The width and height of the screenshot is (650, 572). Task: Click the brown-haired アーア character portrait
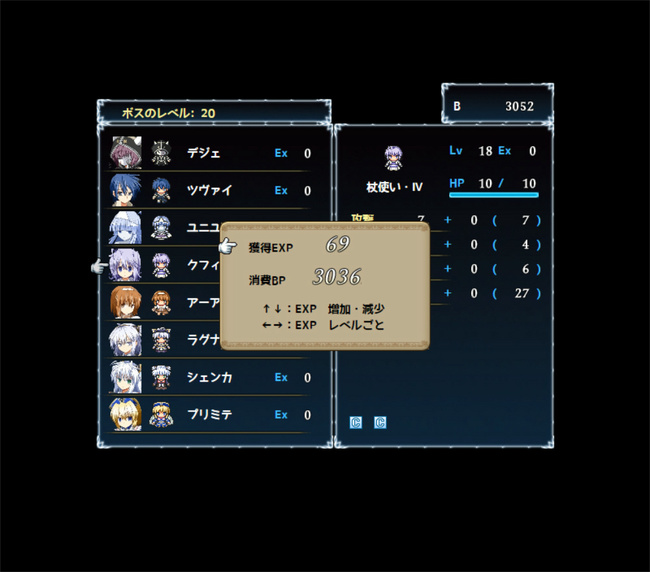coord(125,302)
